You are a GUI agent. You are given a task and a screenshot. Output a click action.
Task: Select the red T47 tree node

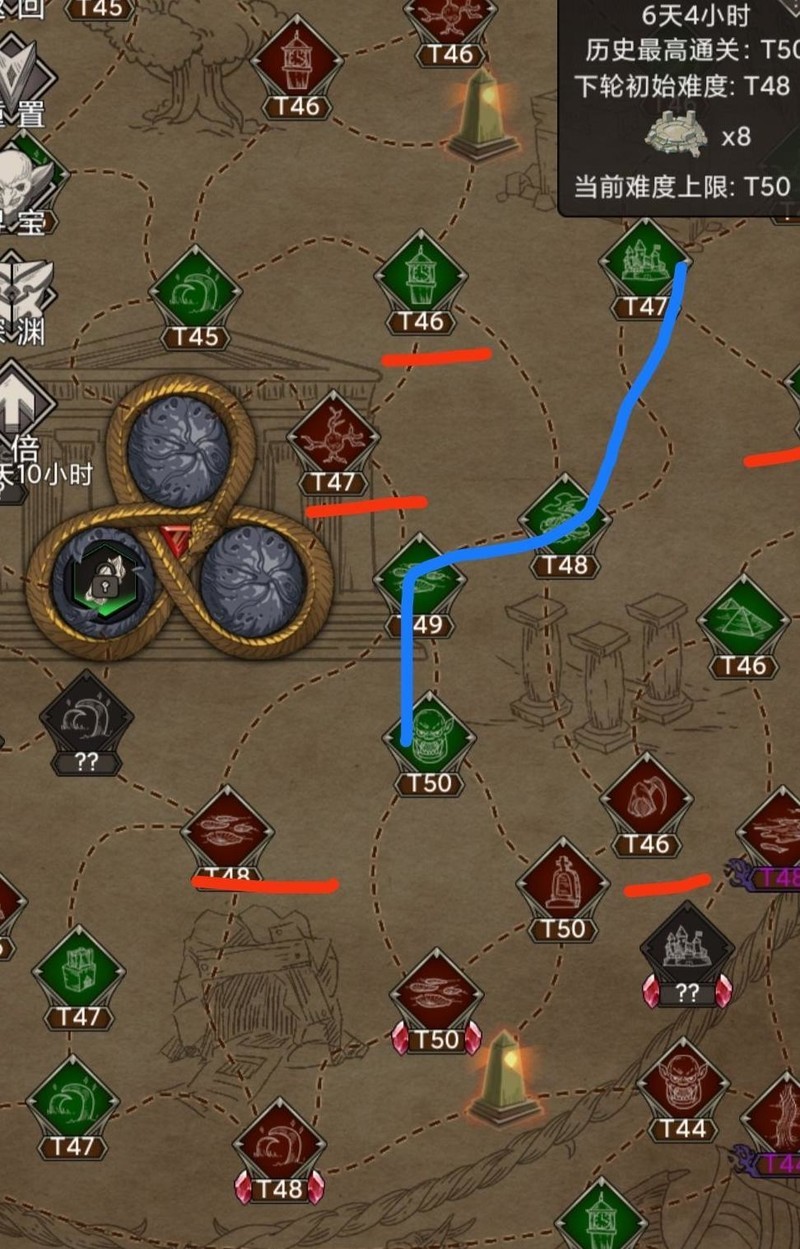click(333, 439)
